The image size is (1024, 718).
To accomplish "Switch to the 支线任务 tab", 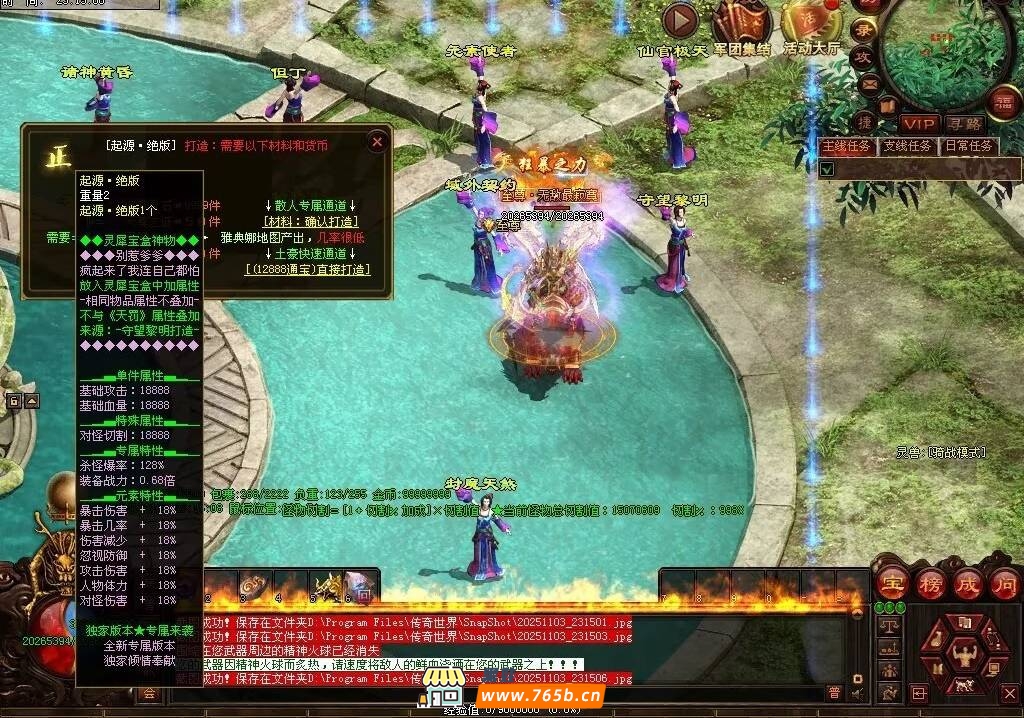I will 907,146.
